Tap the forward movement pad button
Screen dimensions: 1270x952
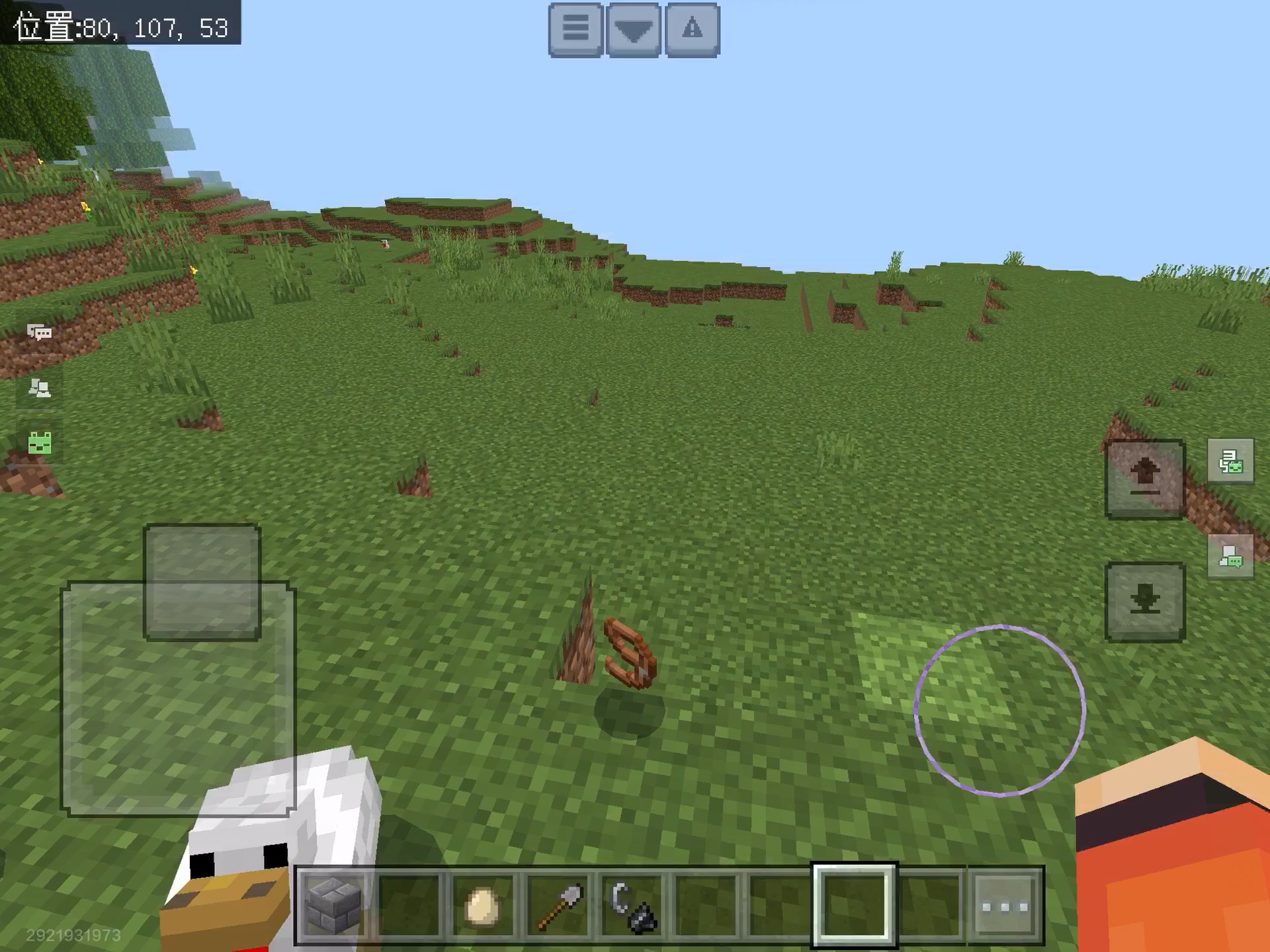[x=202, y=582]
